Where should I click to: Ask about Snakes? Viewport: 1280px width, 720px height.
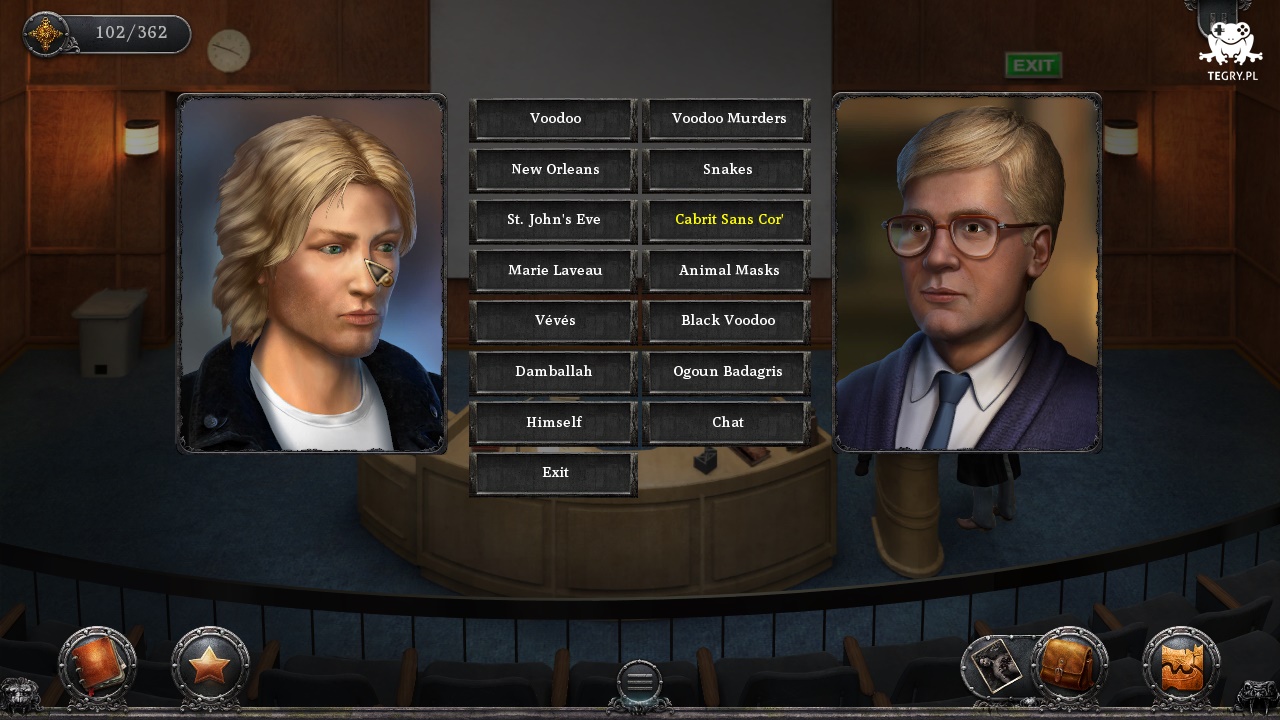point(727,170)
